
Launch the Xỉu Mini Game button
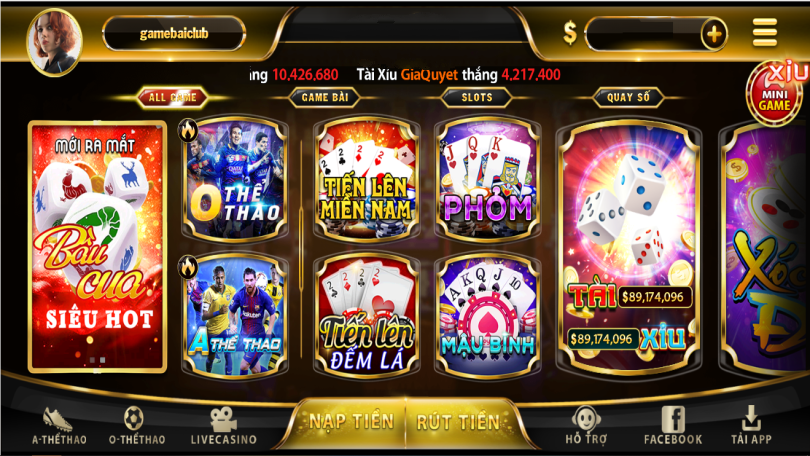click(x=774, y=91)
